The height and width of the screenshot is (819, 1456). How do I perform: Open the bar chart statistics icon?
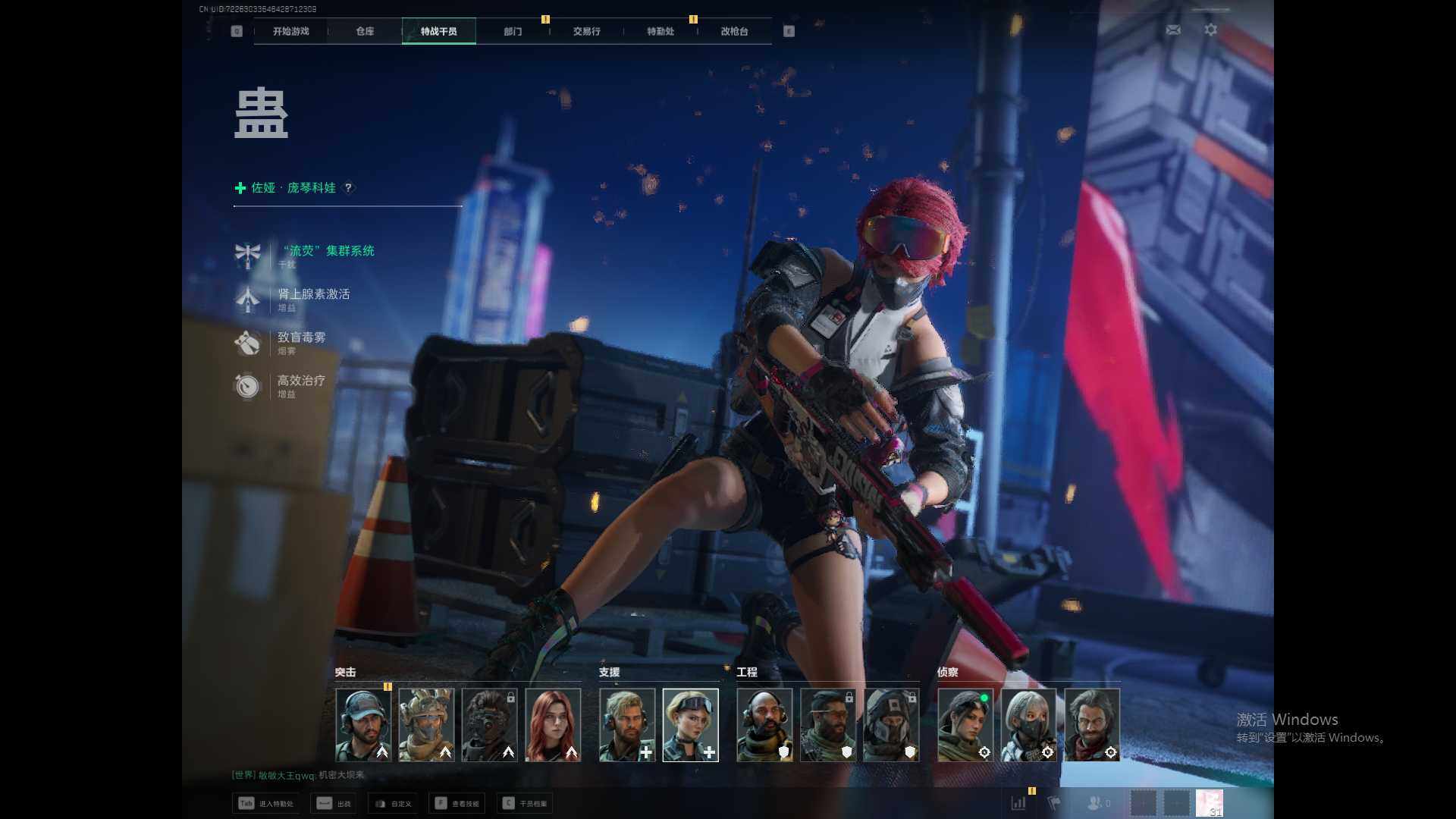click(x=1018, y=803)
